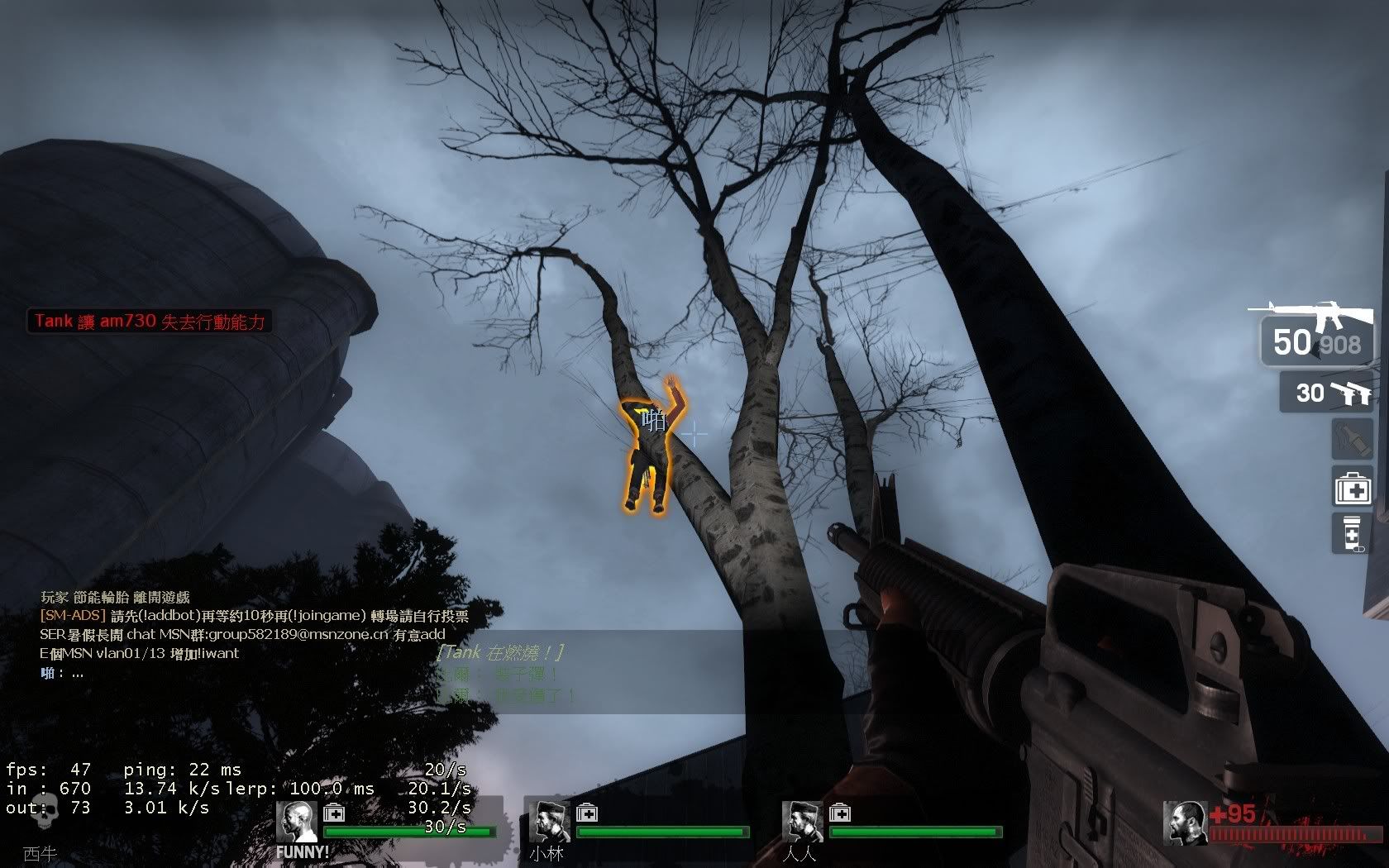Click your own survivor portrait beside +95
This screenshot has width=1389, height=868.
click(1185, 823)
